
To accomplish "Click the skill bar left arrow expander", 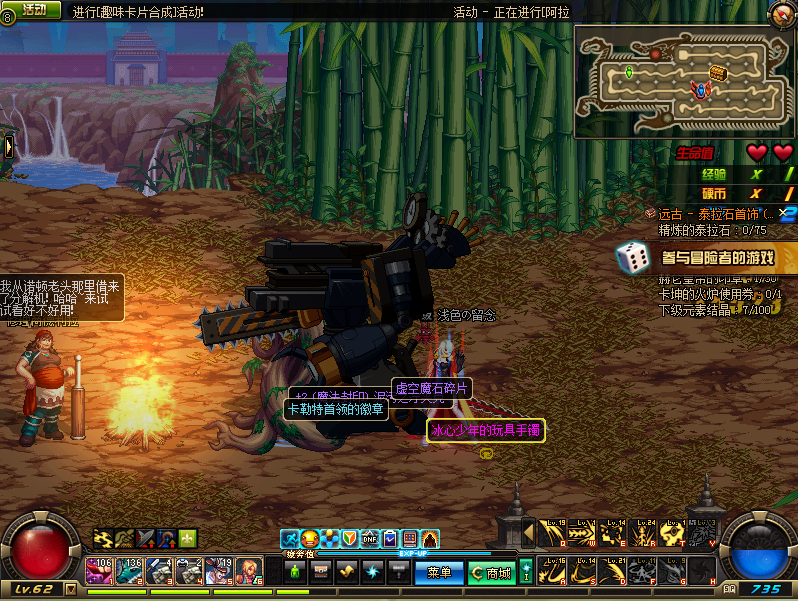I will point(528,534).
